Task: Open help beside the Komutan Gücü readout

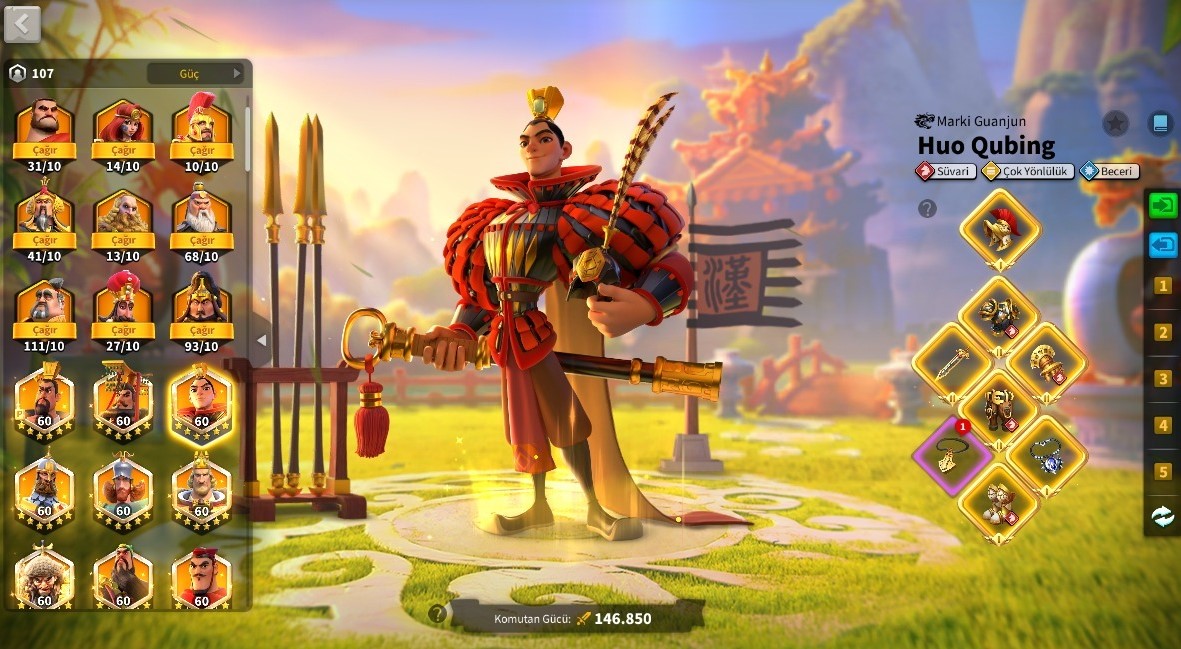Action: click(x=437, y=613)
